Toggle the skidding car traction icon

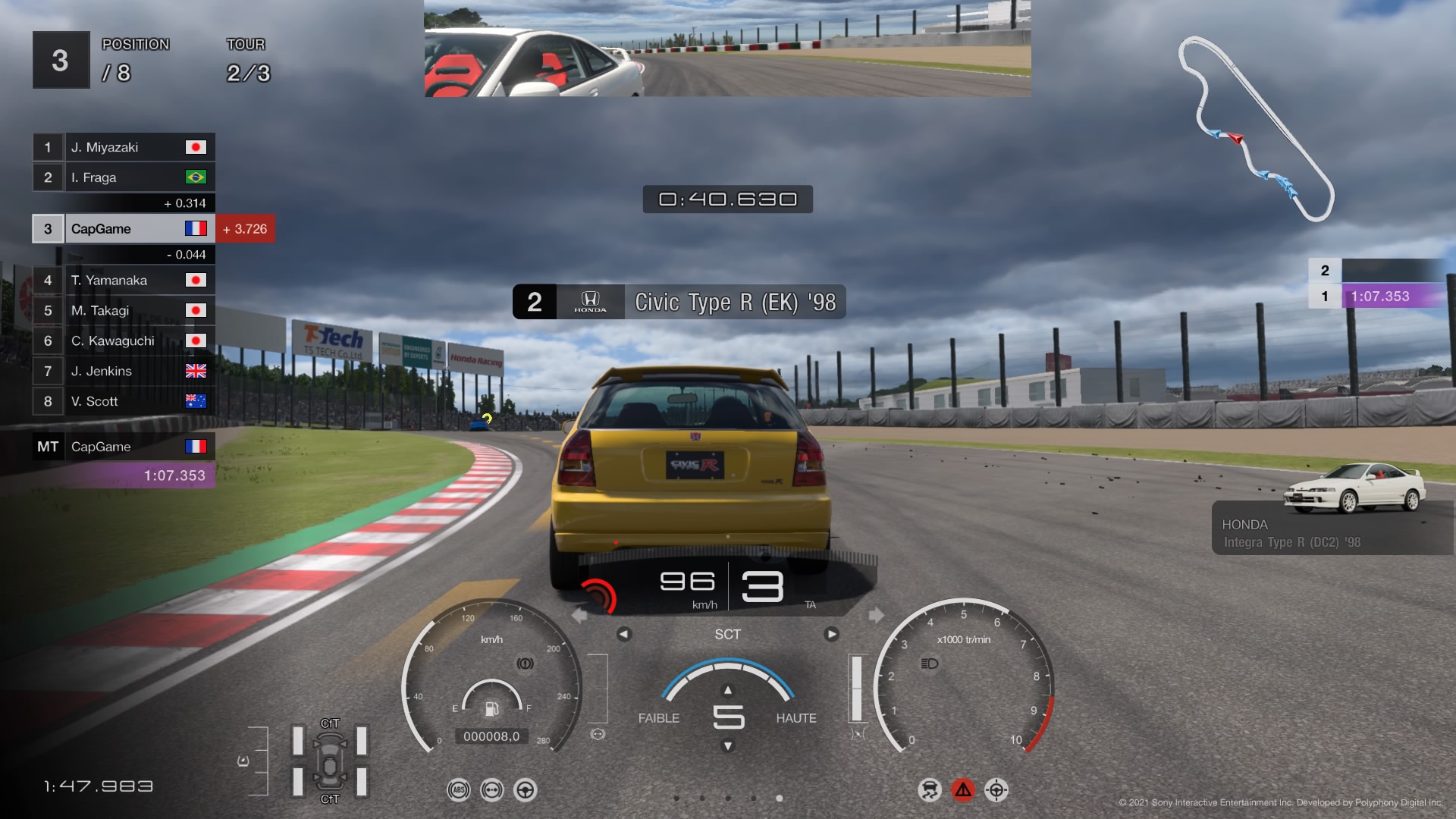point(929,790)
